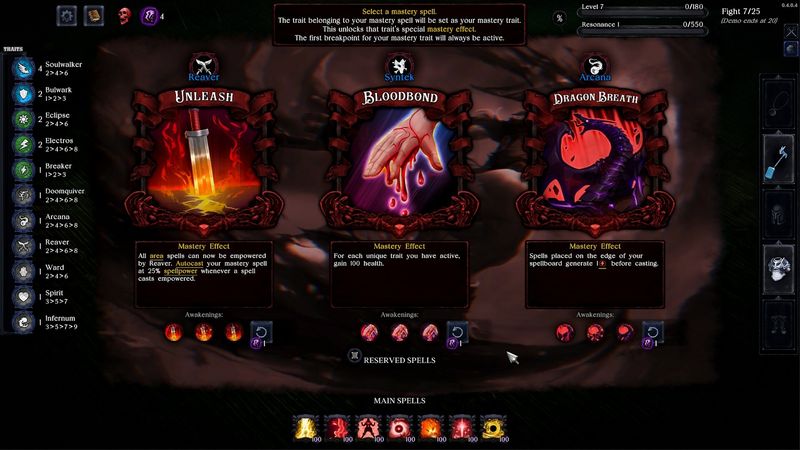Select the Bloodbond mastery spell card

coord(399,160)
